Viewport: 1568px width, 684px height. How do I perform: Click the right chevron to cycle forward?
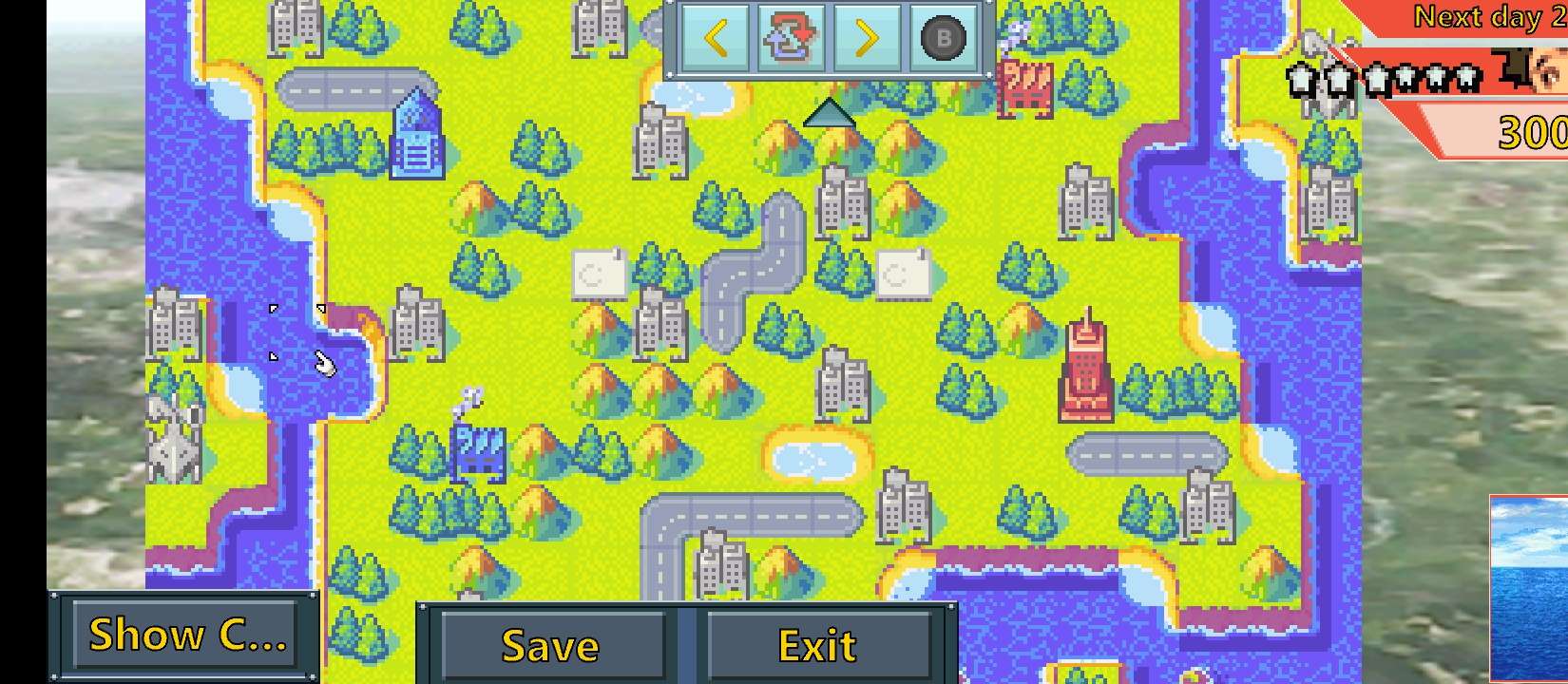click(x=865, y=38)
